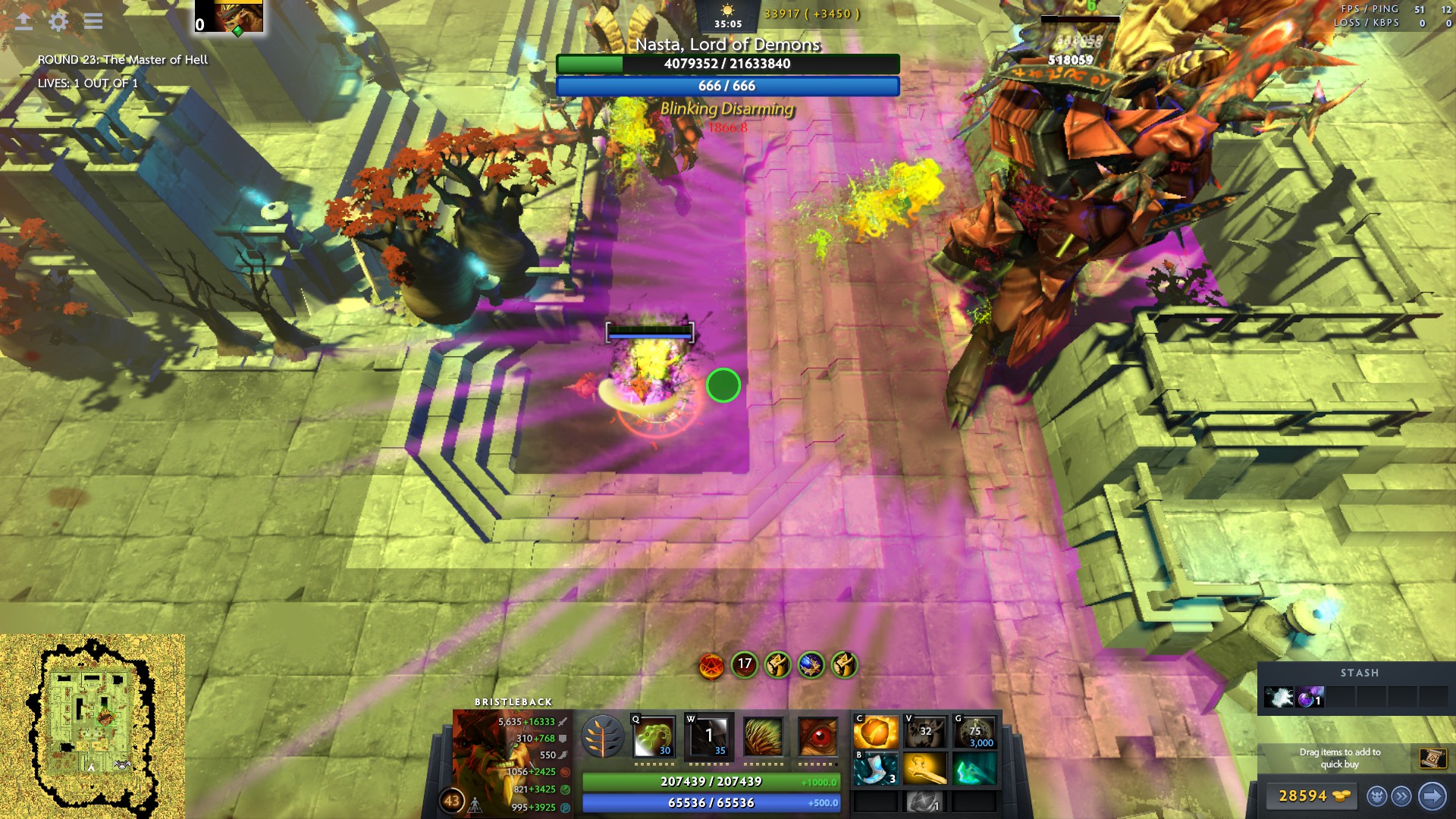Viewport: 1456px width, 819px height.
Task: Activate the Quill Spray ability
Action: (709, 736)
